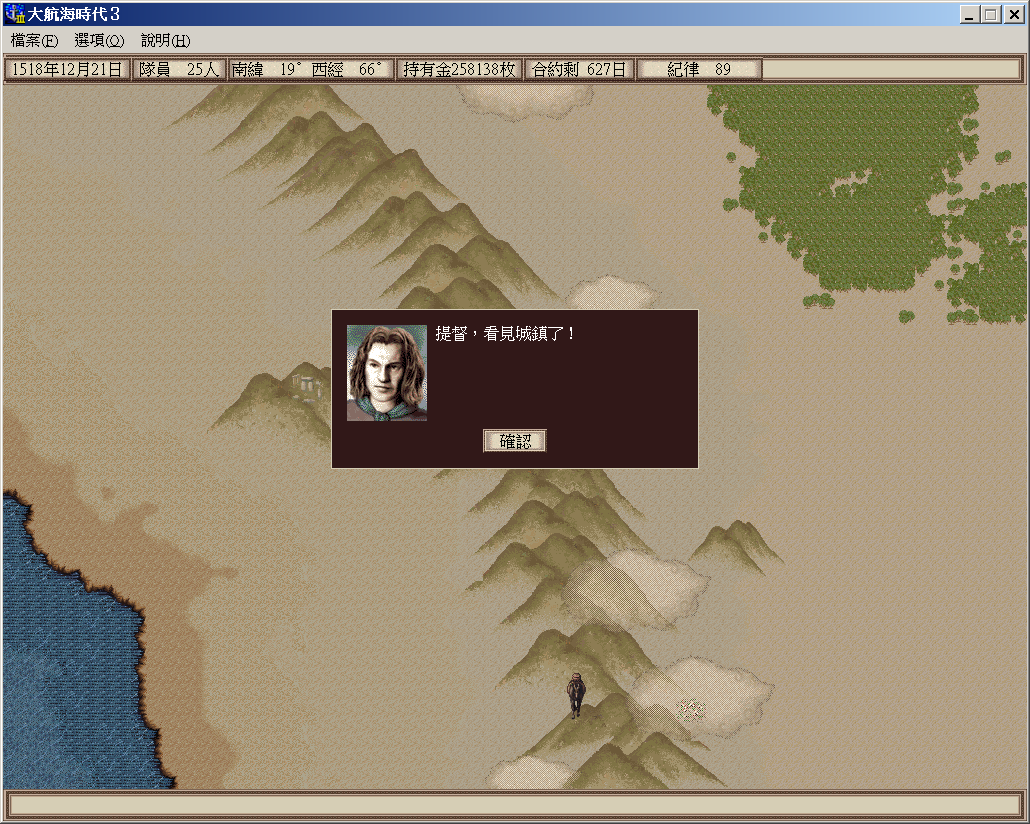
Task: Minimize the game window
Action: point(970,15)
